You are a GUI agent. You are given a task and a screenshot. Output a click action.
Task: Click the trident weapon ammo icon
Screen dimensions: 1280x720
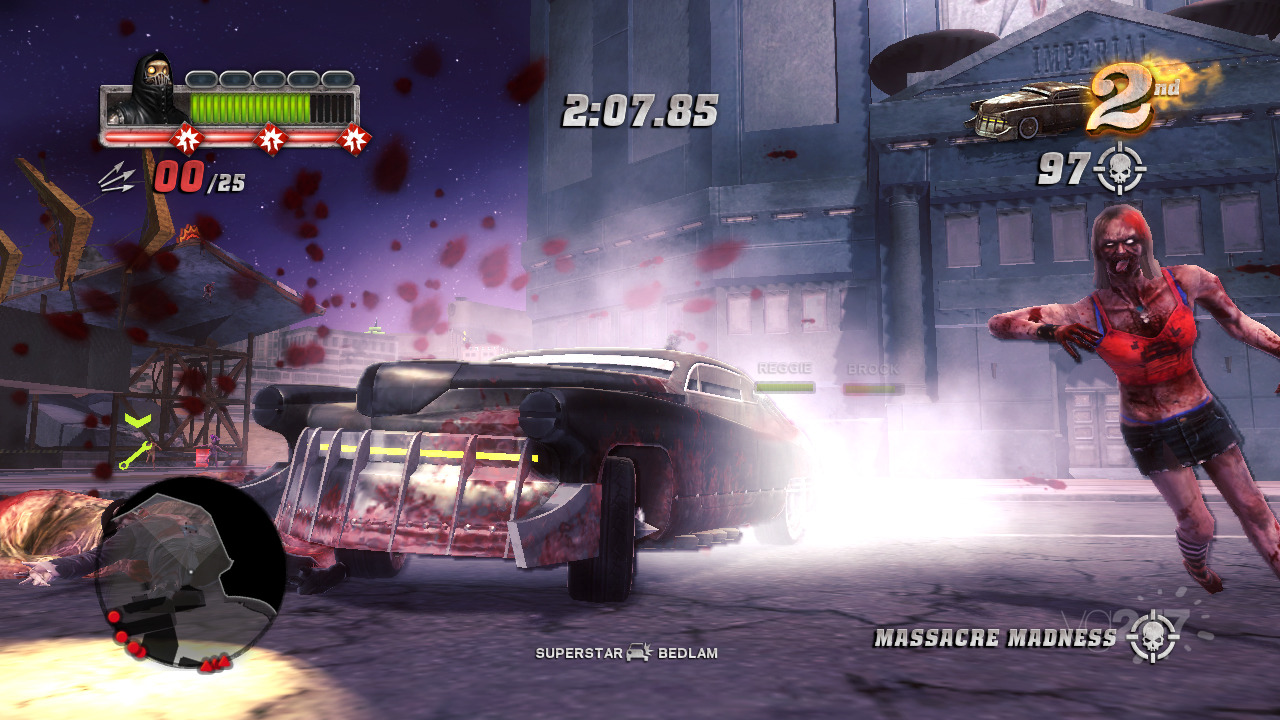click(x=118, y=178)
